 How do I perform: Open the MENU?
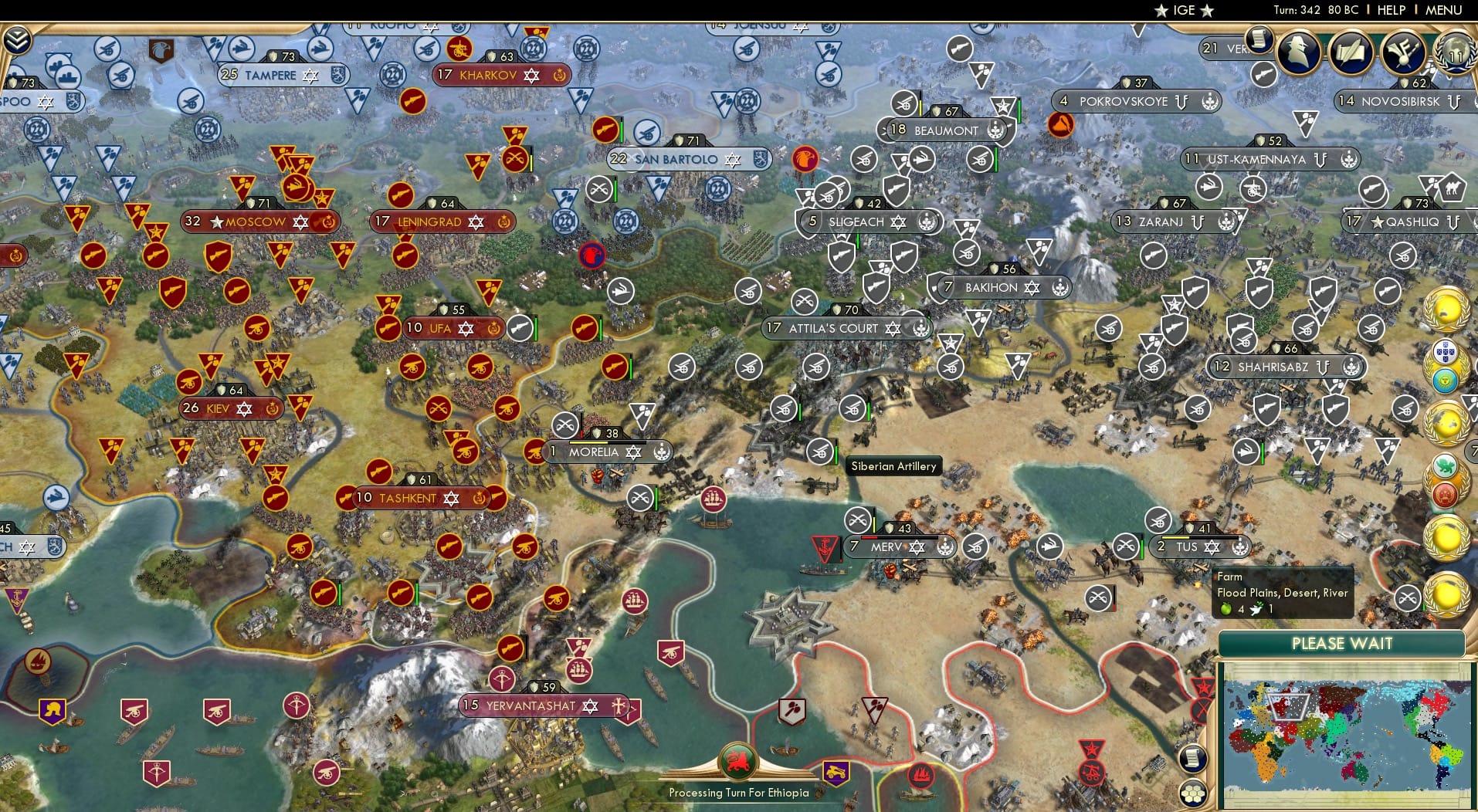coord(1442,10)
